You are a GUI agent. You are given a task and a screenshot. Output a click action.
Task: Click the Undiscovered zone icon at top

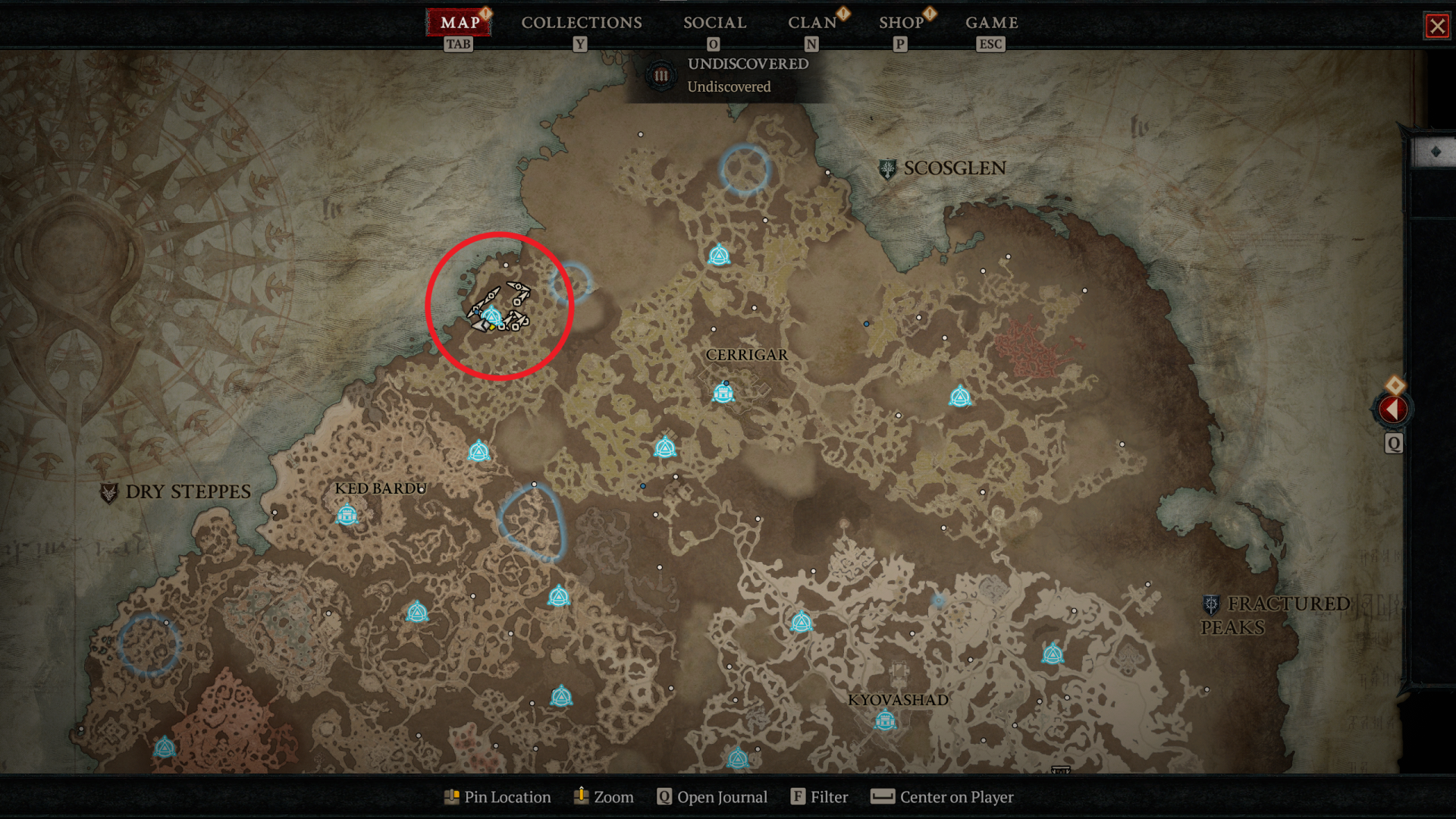click(661, 74)
